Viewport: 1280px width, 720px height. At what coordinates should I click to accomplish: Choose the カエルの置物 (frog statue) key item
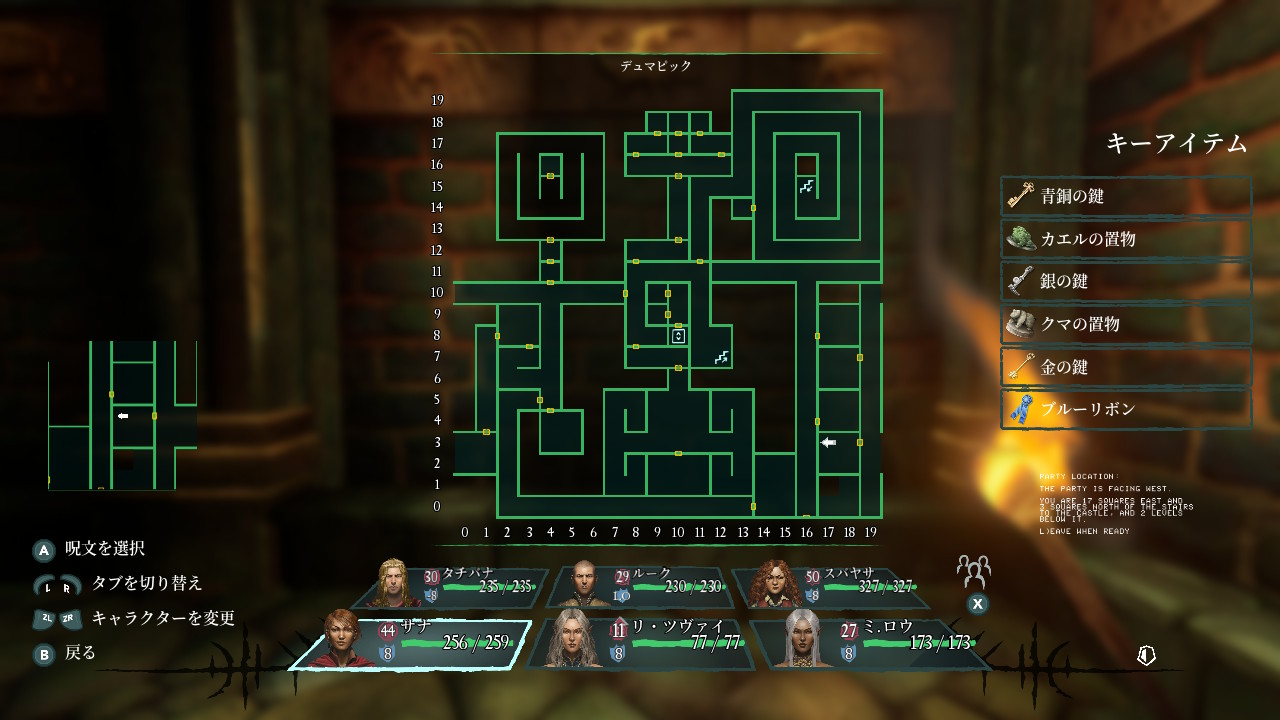click(x=1126, y=239)
